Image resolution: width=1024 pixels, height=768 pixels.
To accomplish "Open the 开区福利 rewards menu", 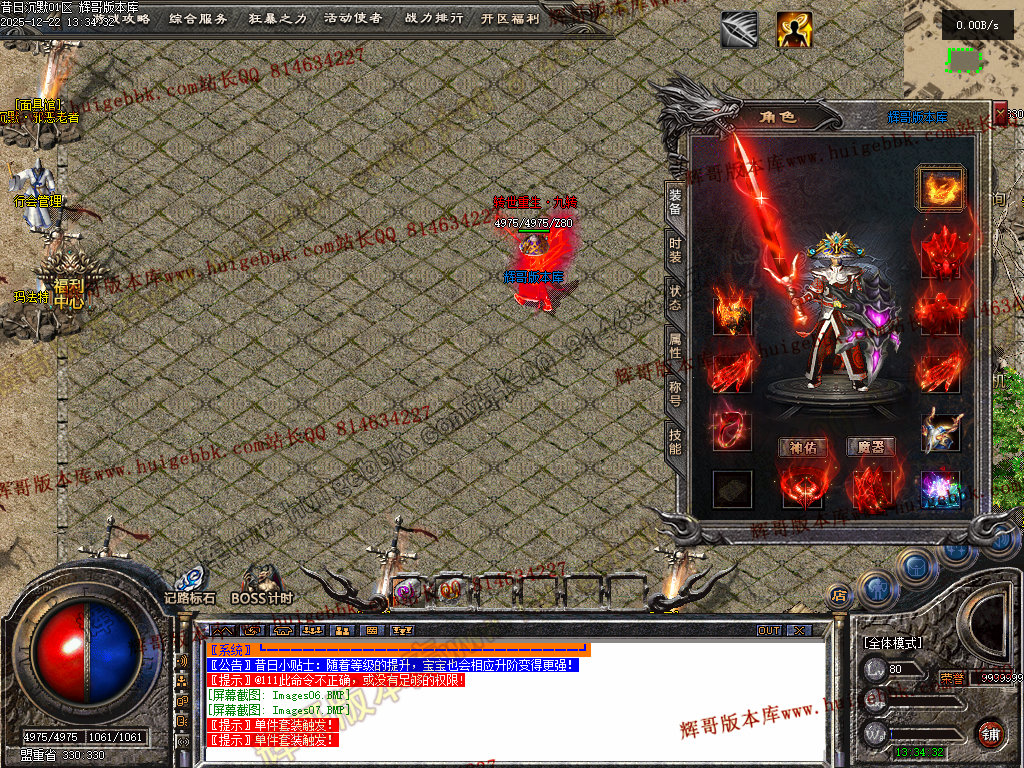I will 510,18.
